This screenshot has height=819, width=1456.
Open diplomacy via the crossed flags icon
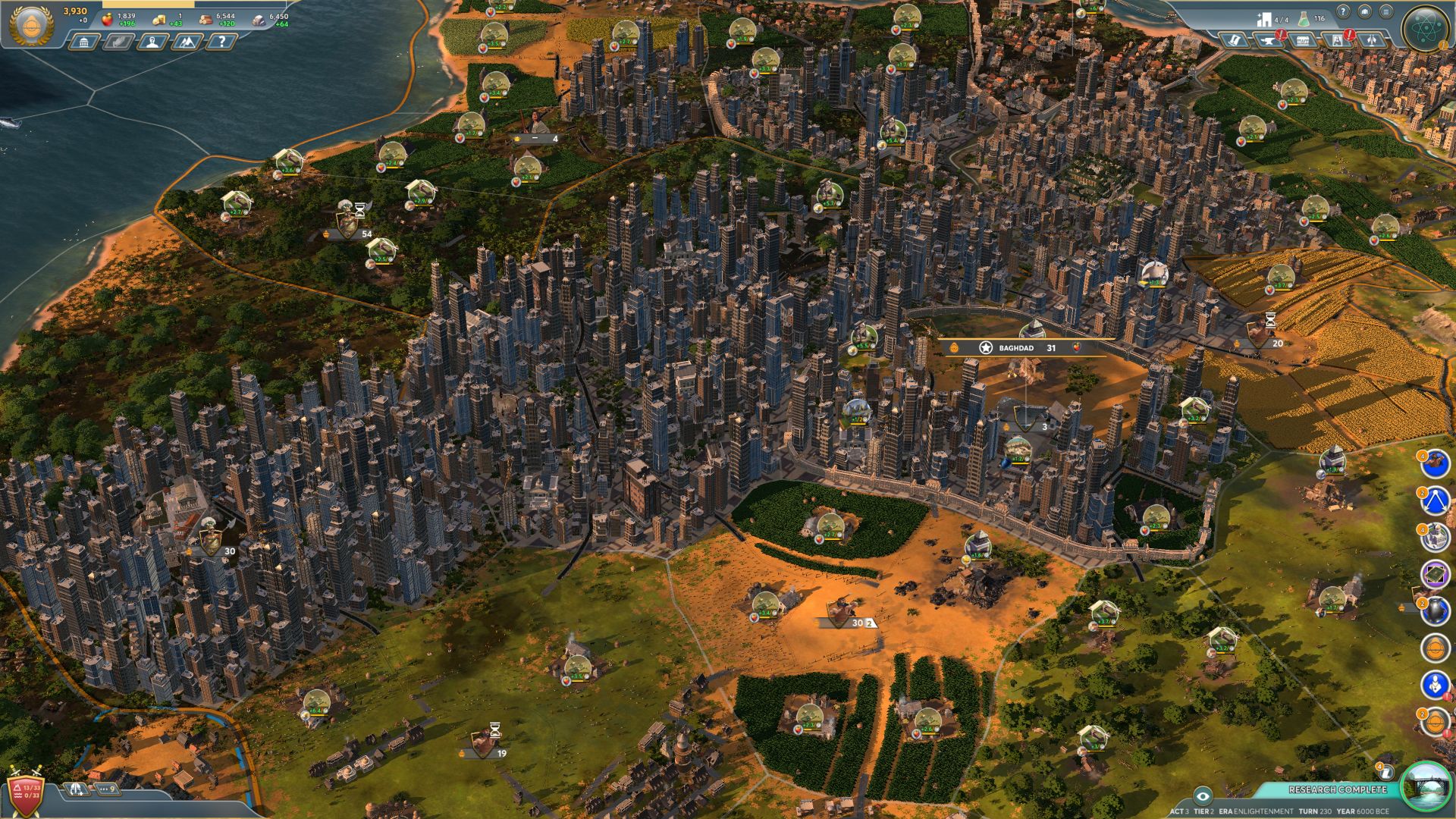point(1371,40)
